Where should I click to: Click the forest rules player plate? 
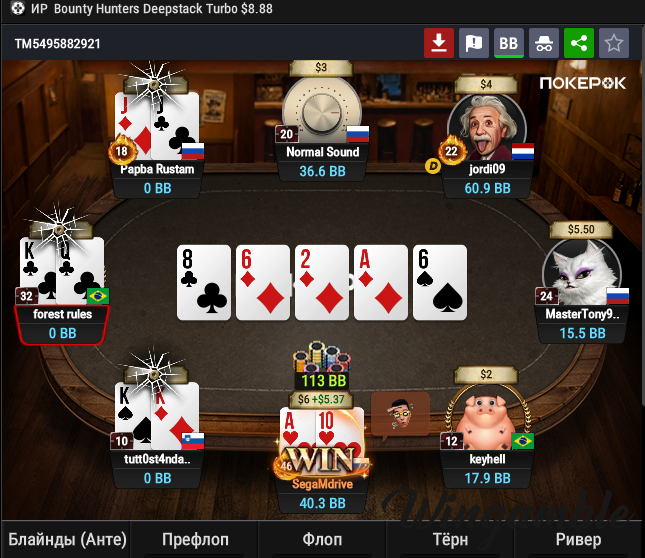point(62,322)
